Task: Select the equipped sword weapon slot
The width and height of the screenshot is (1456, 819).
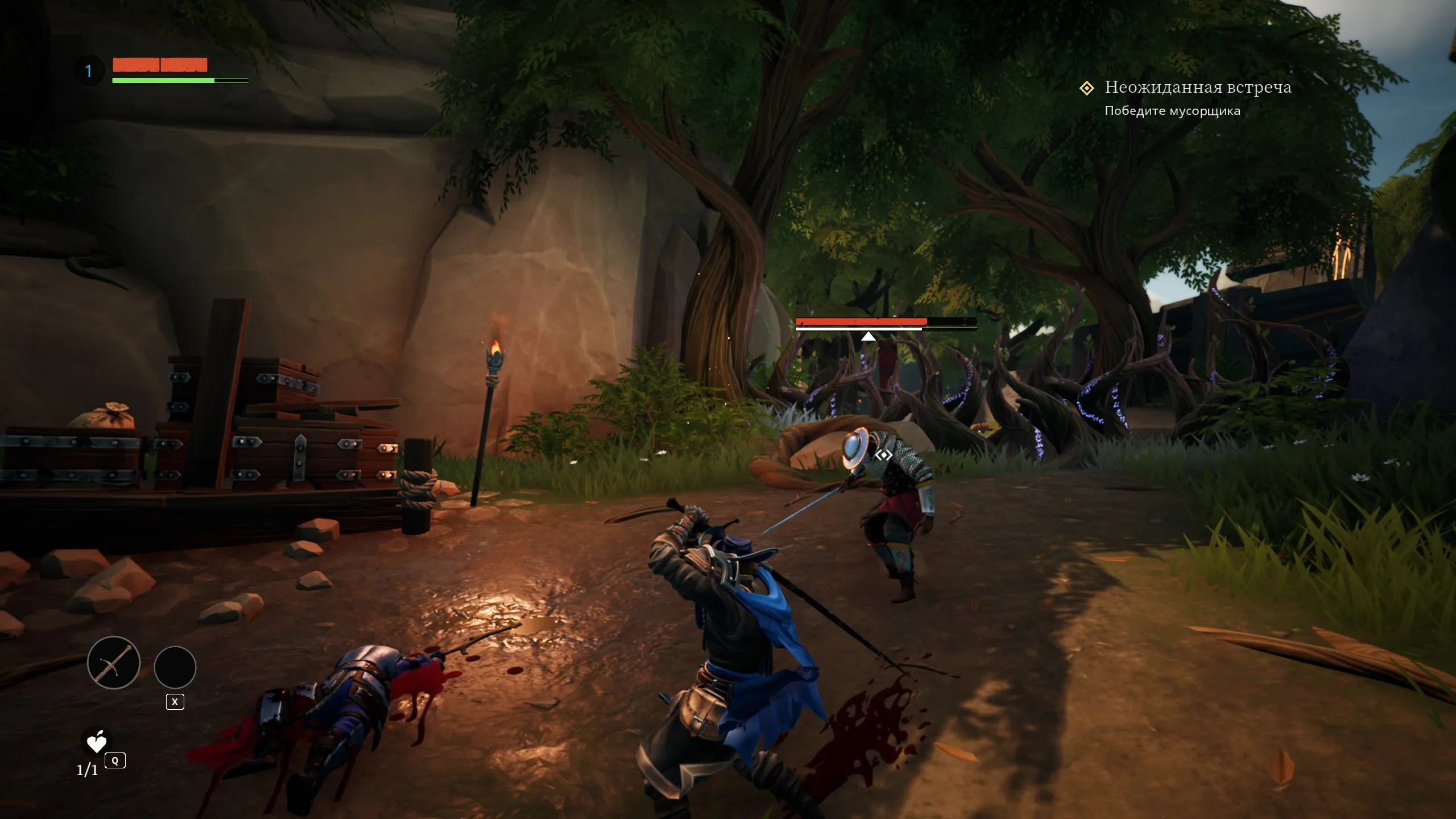Action: pyautogui.click(x=114, y=663)
